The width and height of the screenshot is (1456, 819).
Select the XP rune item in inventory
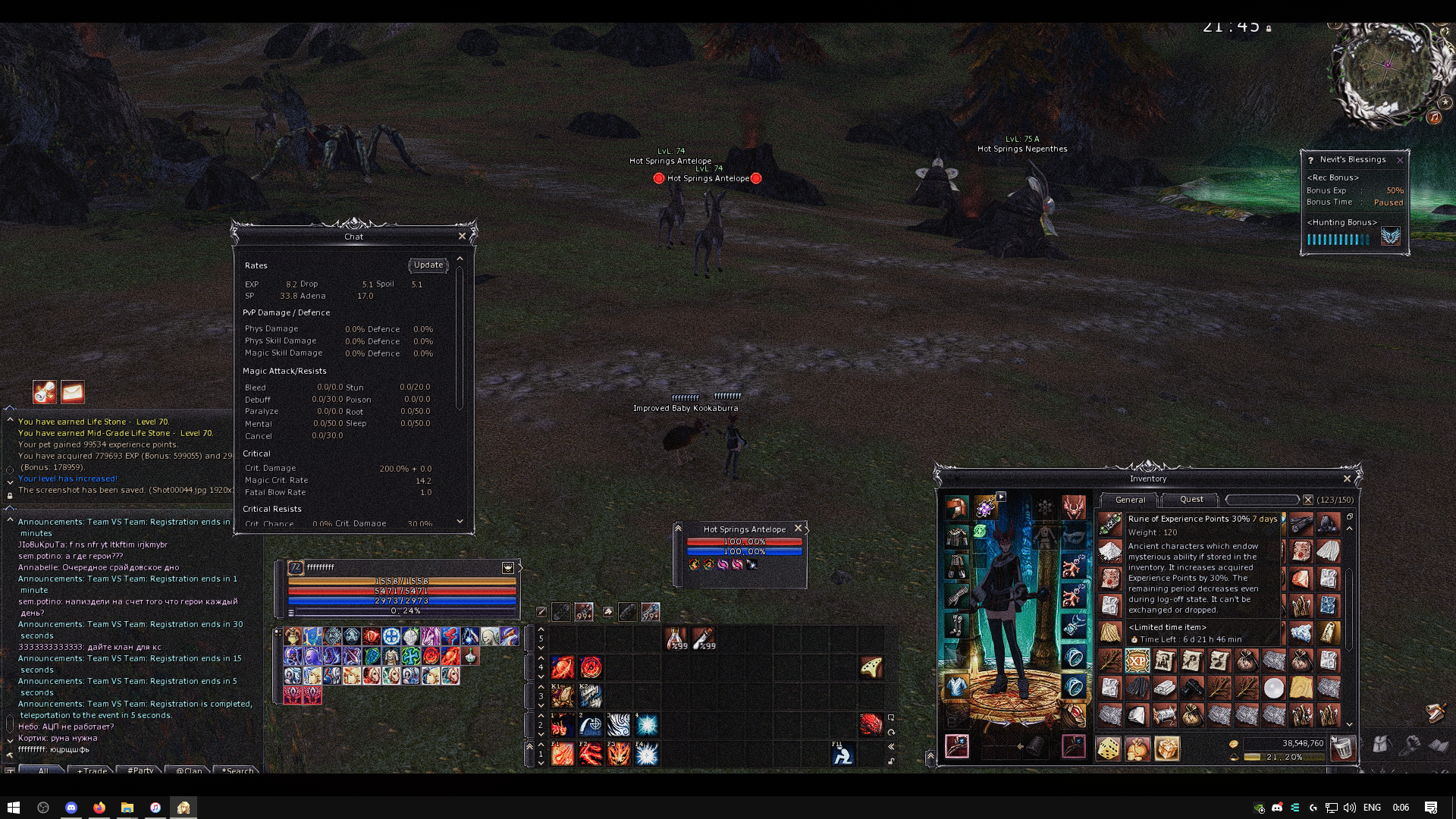pyautogui.click(x=1137, y=661)
